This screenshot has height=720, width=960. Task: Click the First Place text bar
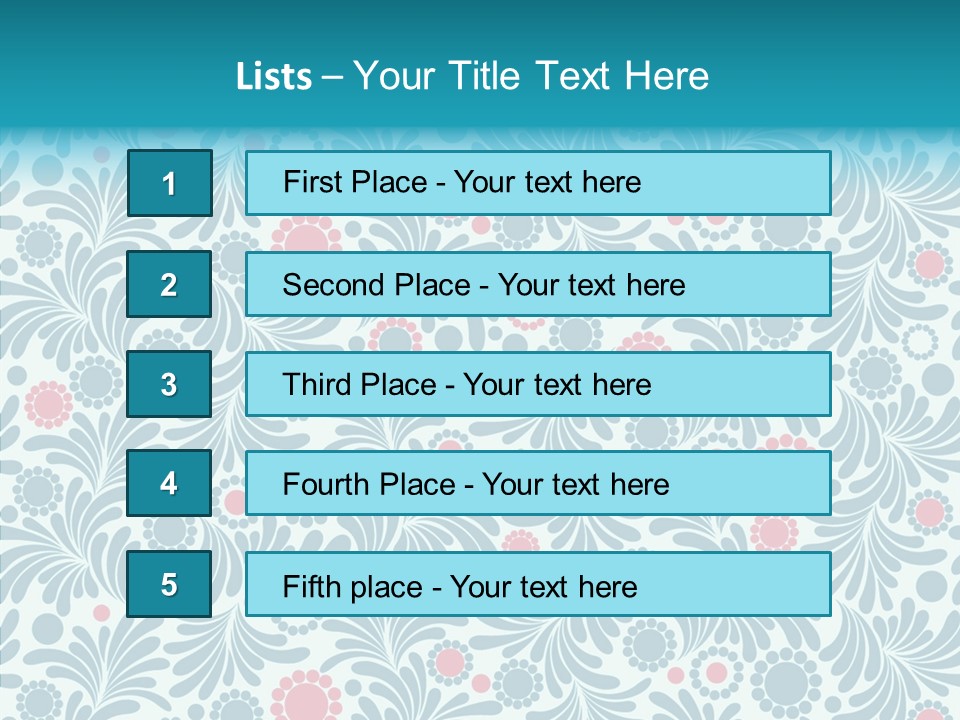(x=538, y=183)
